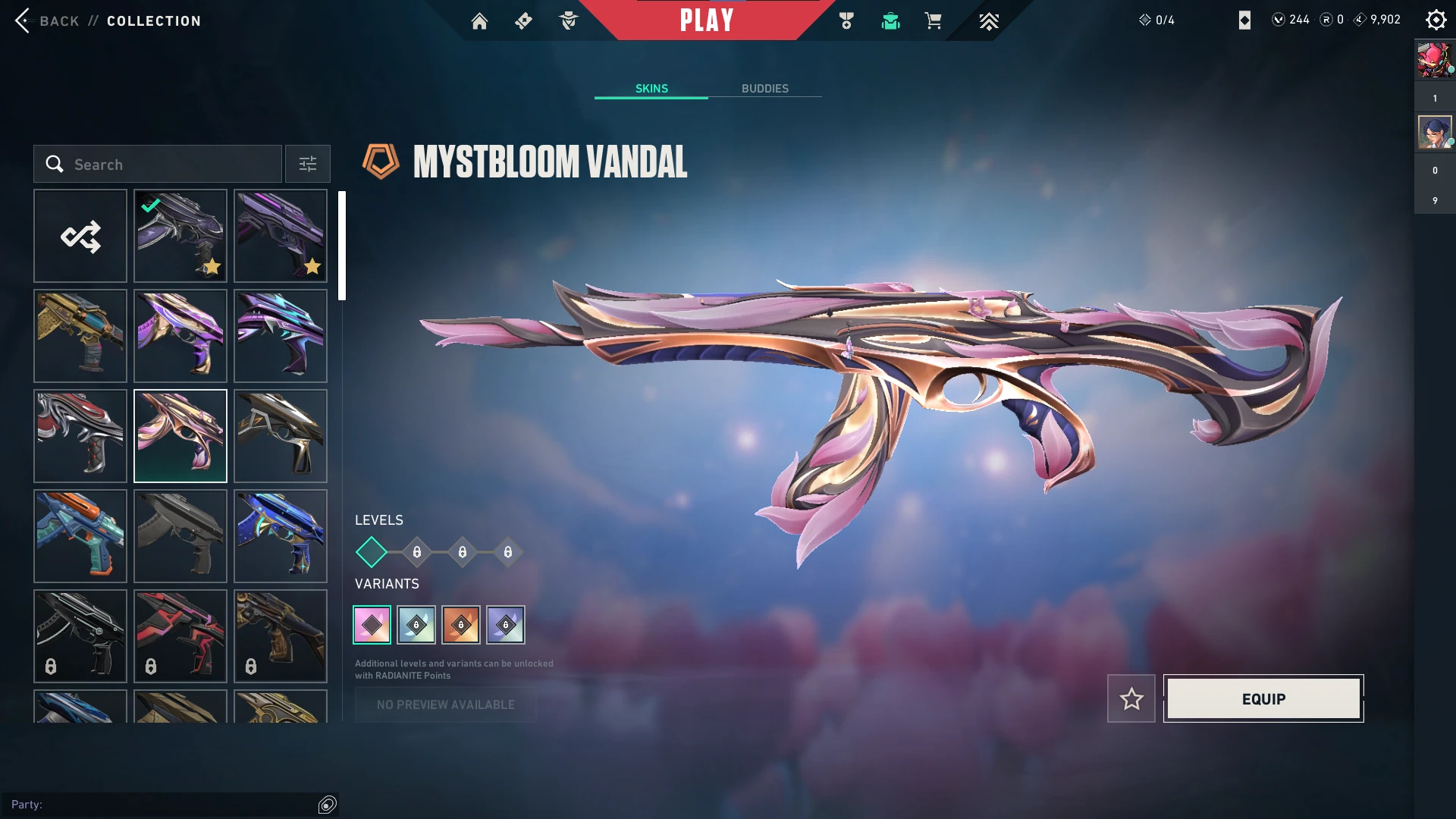Open the party chat icon
The height and width of the screenshot is (819, 1456).
(x=327, y=805)
